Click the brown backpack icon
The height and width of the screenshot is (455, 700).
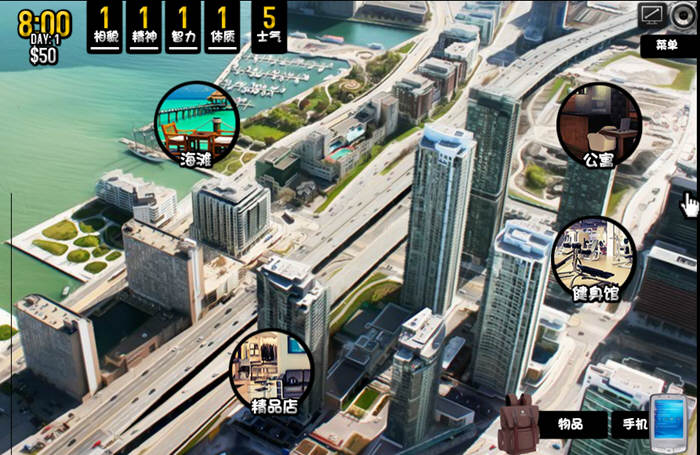[518, 422]
